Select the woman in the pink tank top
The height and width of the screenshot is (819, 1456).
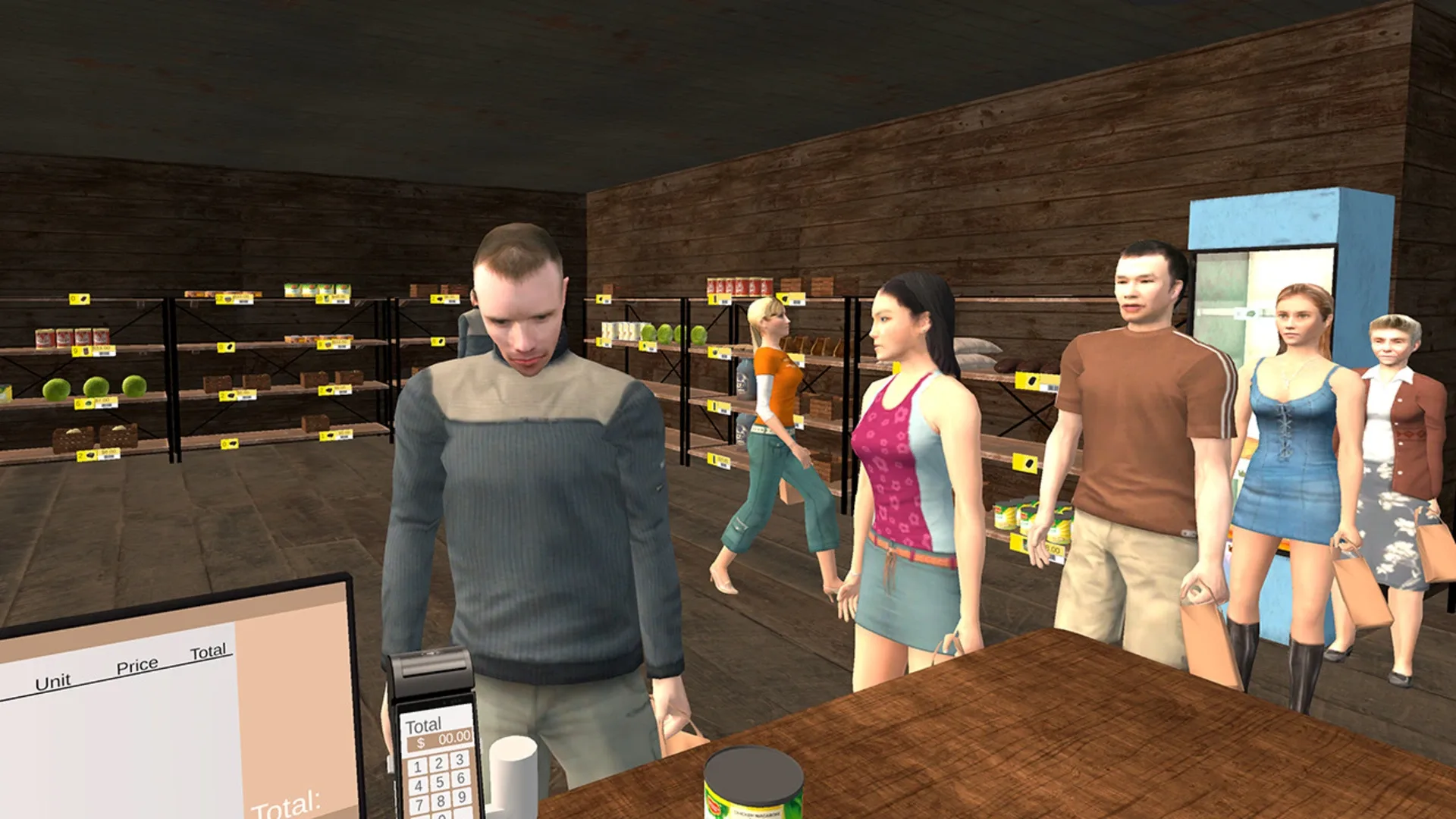tap(902, 455)
